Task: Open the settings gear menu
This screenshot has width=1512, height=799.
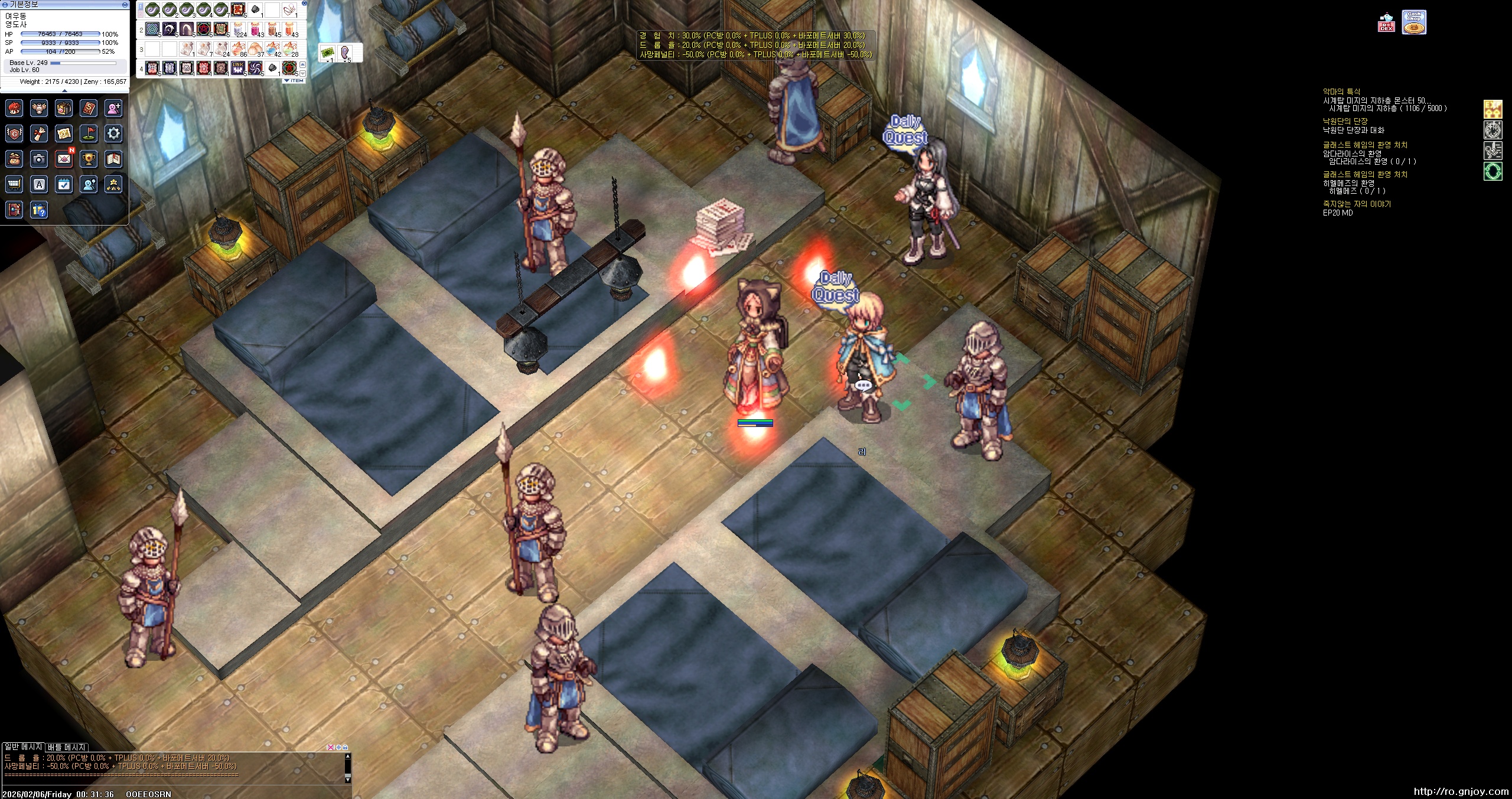Action: pos(113,133)
